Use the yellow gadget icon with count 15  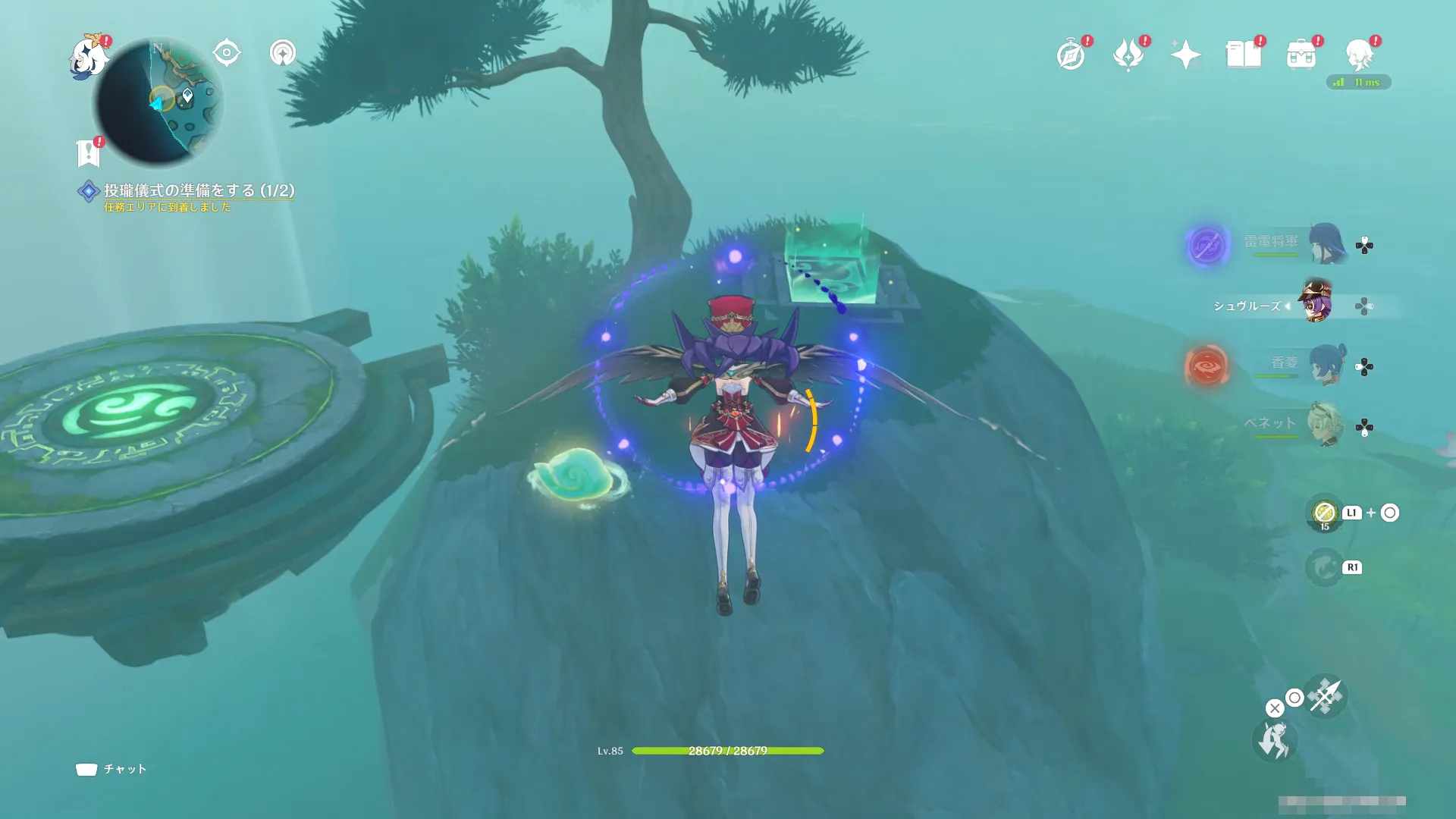tap(1324, 513)
